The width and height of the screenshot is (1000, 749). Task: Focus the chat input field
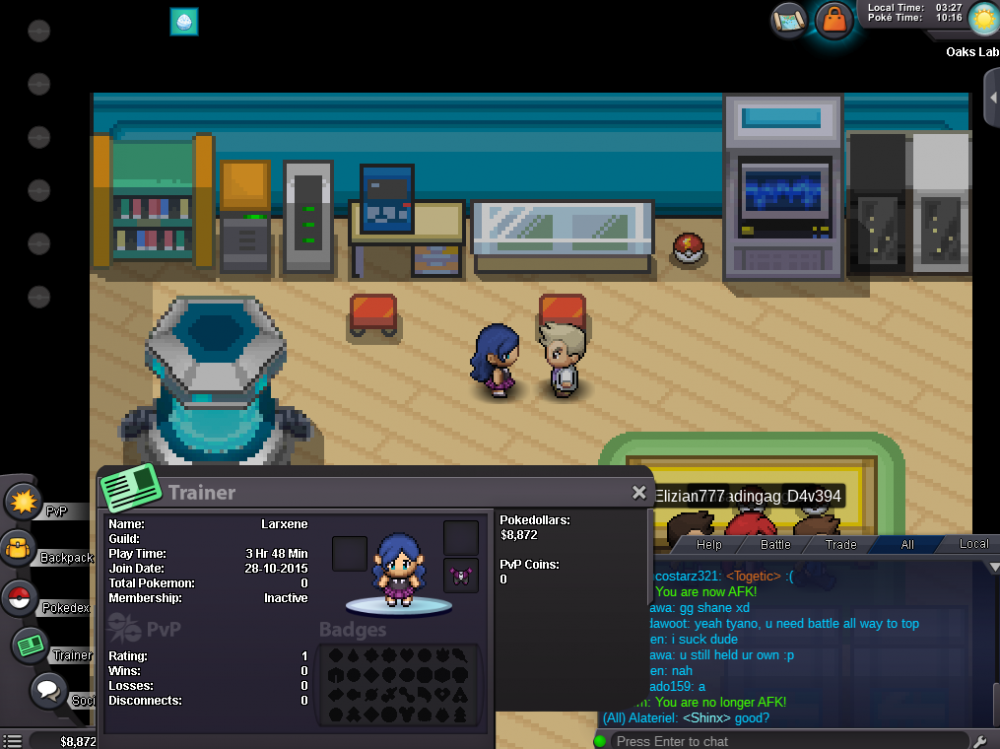(780, 741)
